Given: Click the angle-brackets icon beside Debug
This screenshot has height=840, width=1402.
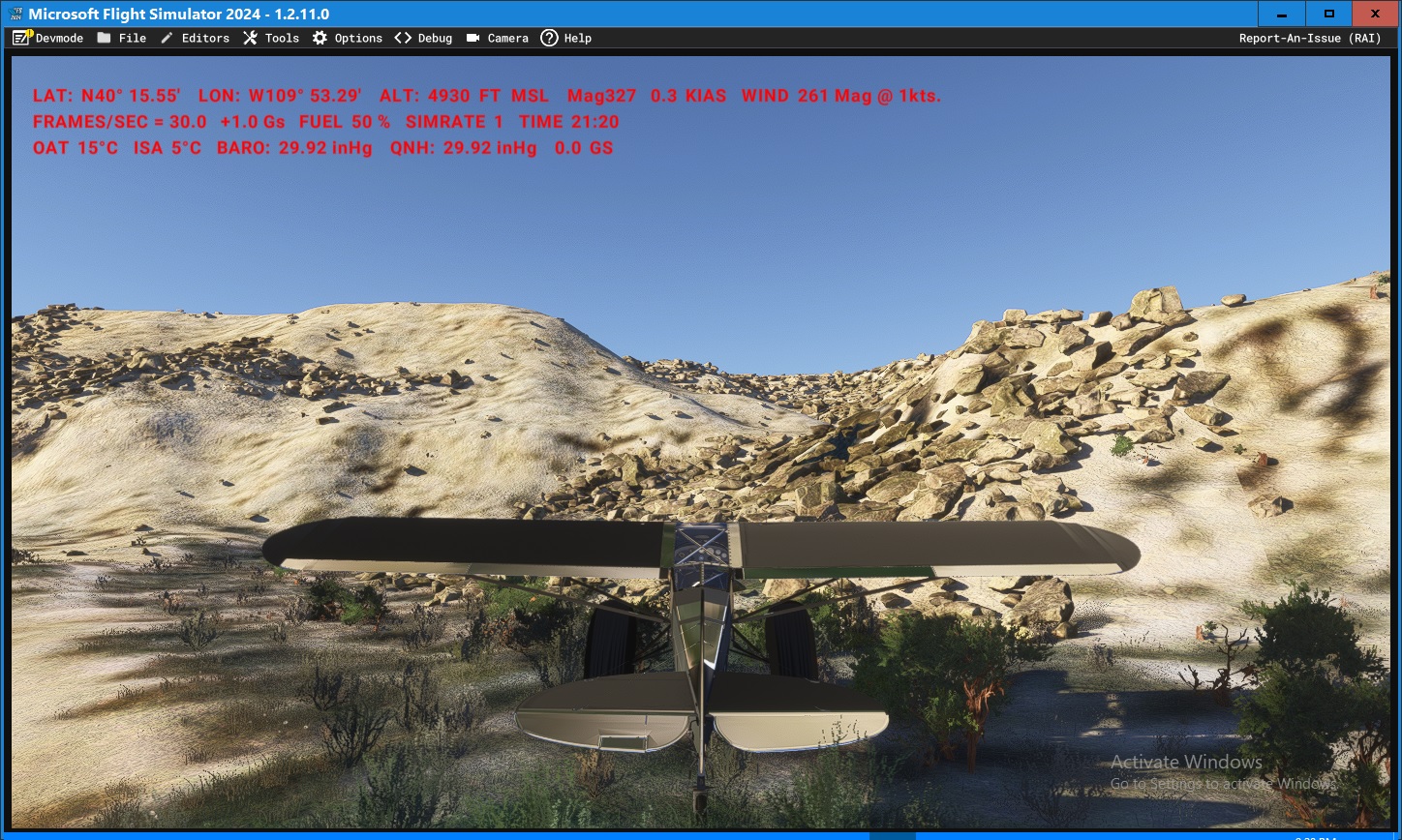Looking at the screenshot, I should tap(403, 38).
